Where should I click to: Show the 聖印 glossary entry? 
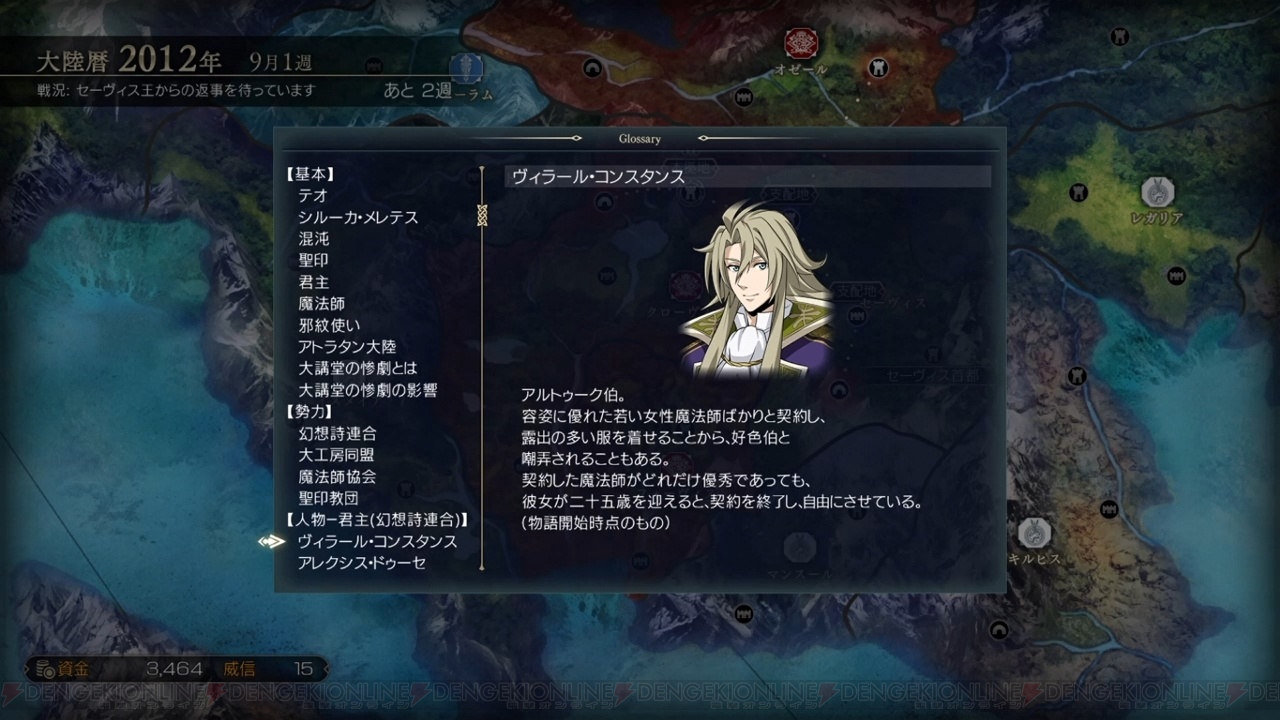coord(313,261)
